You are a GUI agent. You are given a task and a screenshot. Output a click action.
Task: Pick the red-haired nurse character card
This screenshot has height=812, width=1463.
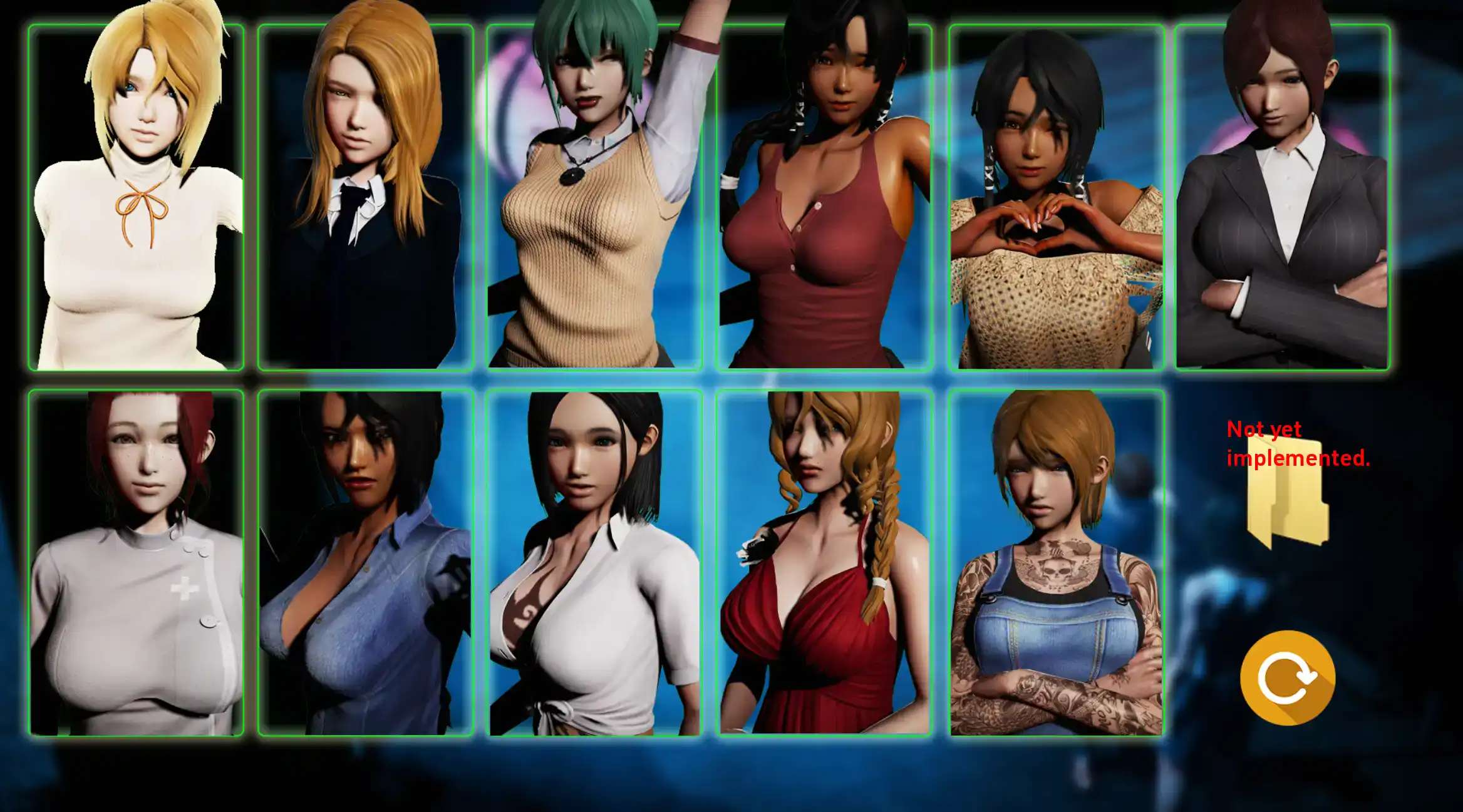pos(136,562)
